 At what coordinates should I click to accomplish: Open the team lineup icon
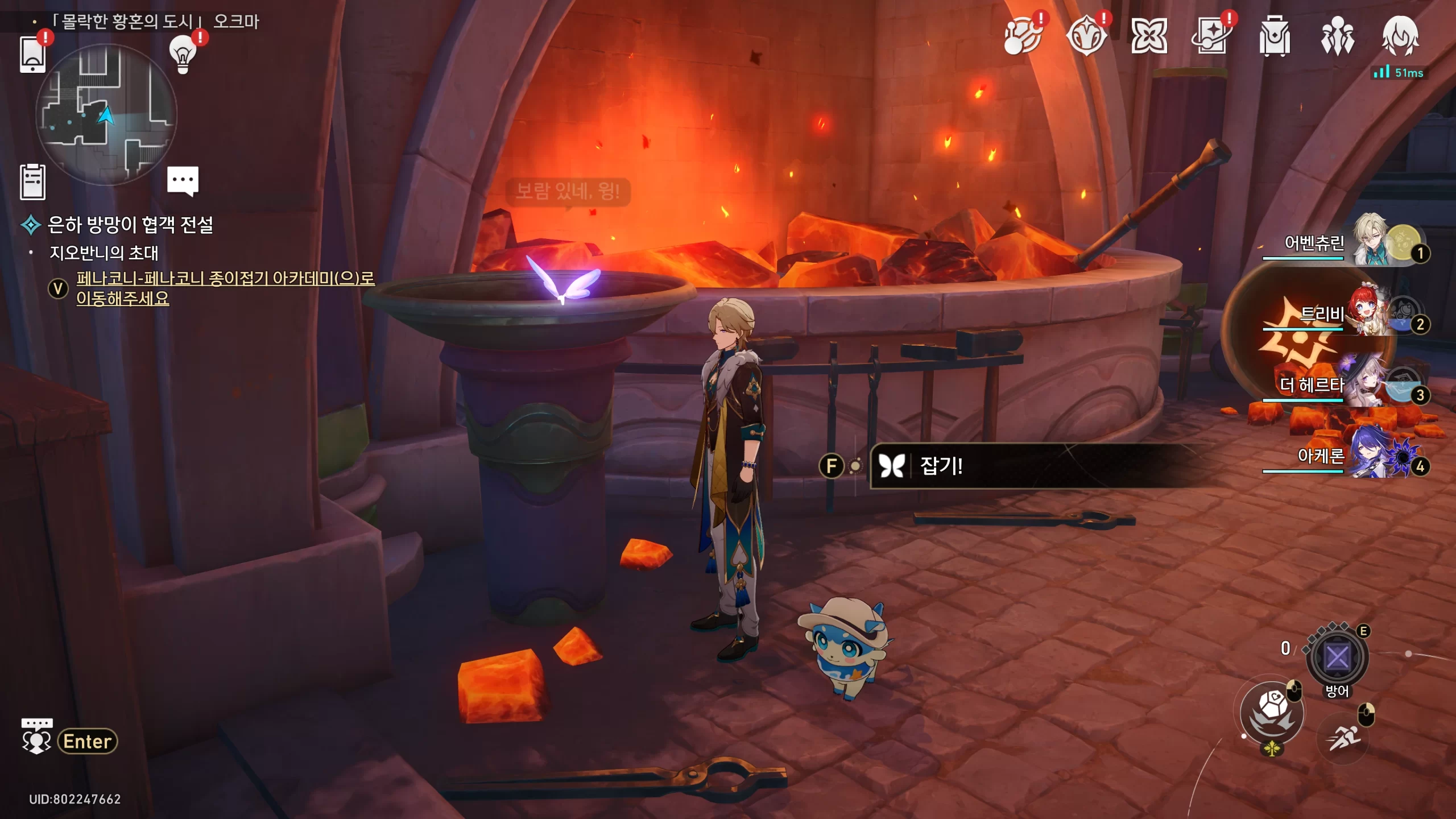[1337, 37]
